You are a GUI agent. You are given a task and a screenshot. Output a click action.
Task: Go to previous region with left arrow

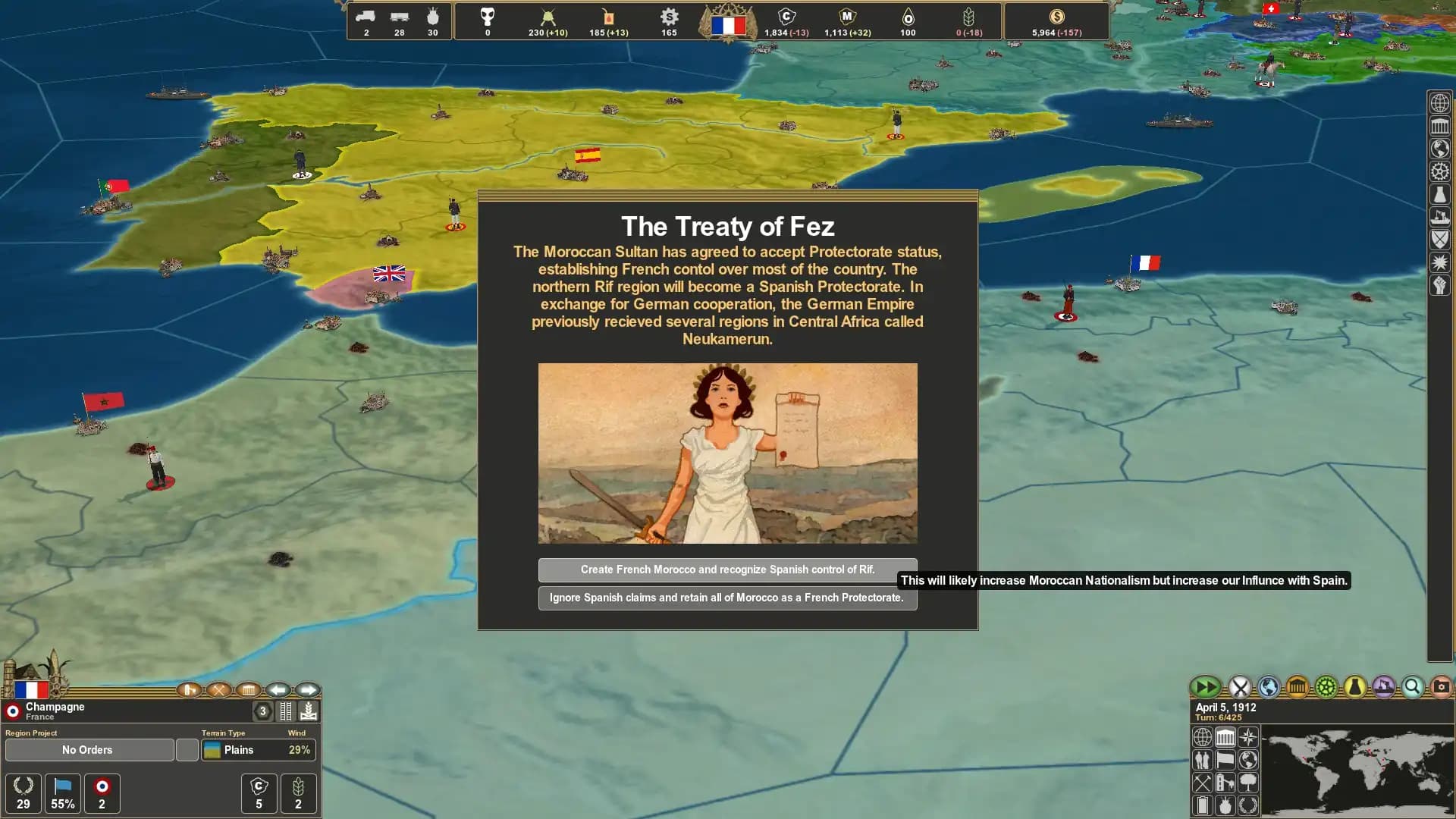coord(278,690)
